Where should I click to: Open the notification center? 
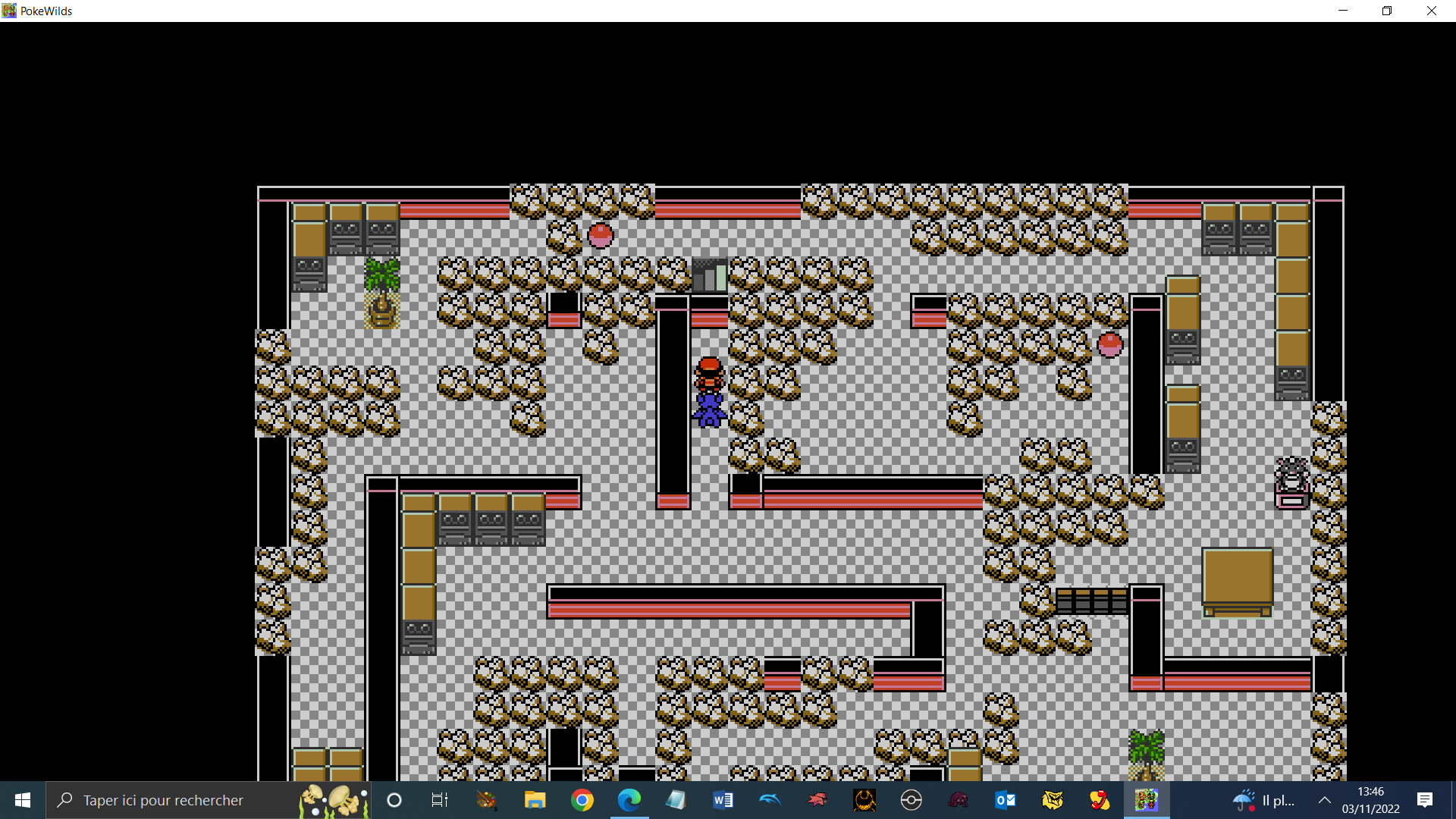point(1426,800)
